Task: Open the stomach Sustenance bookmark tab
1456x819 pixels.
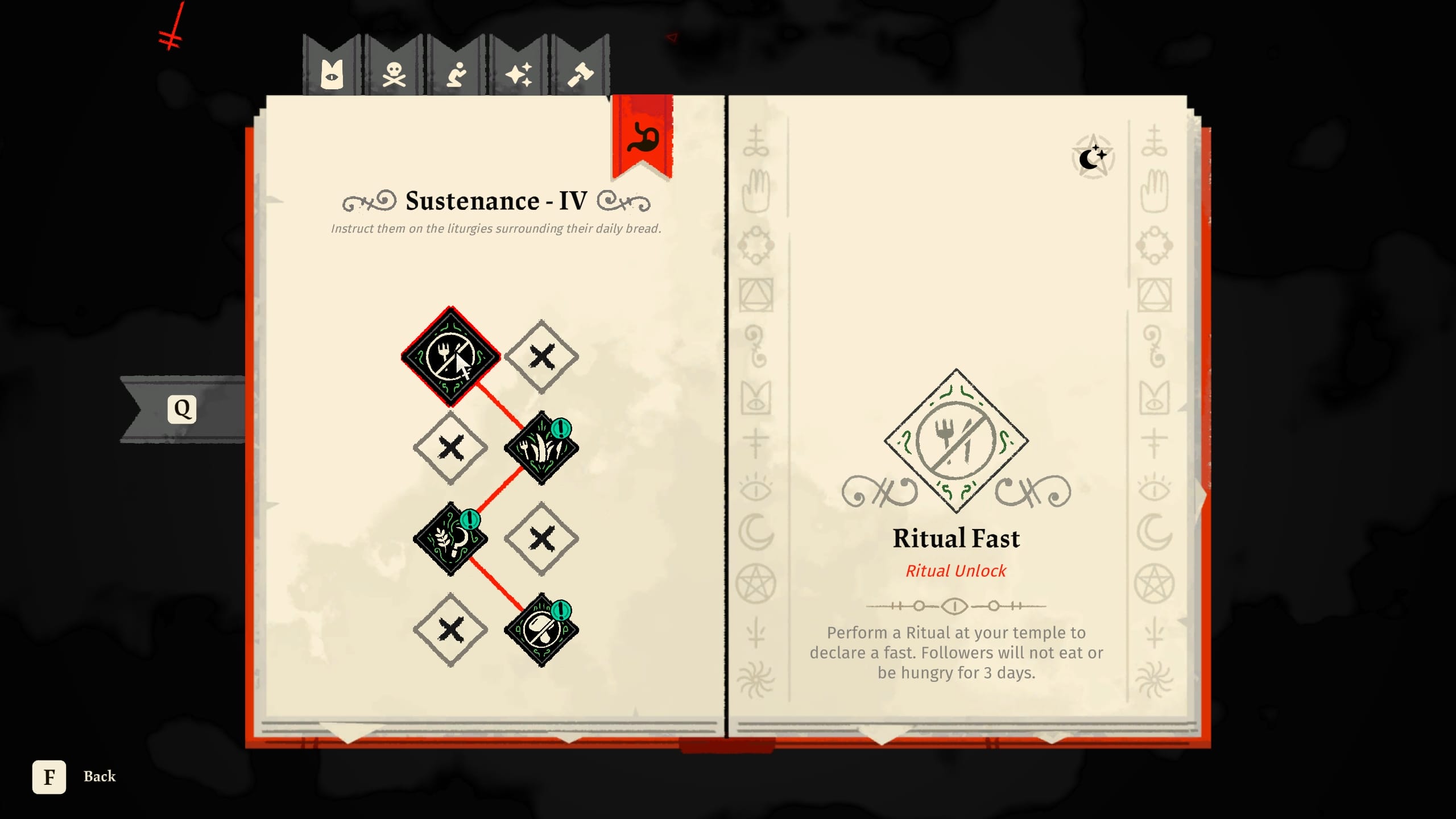Action: coord(643,136)
